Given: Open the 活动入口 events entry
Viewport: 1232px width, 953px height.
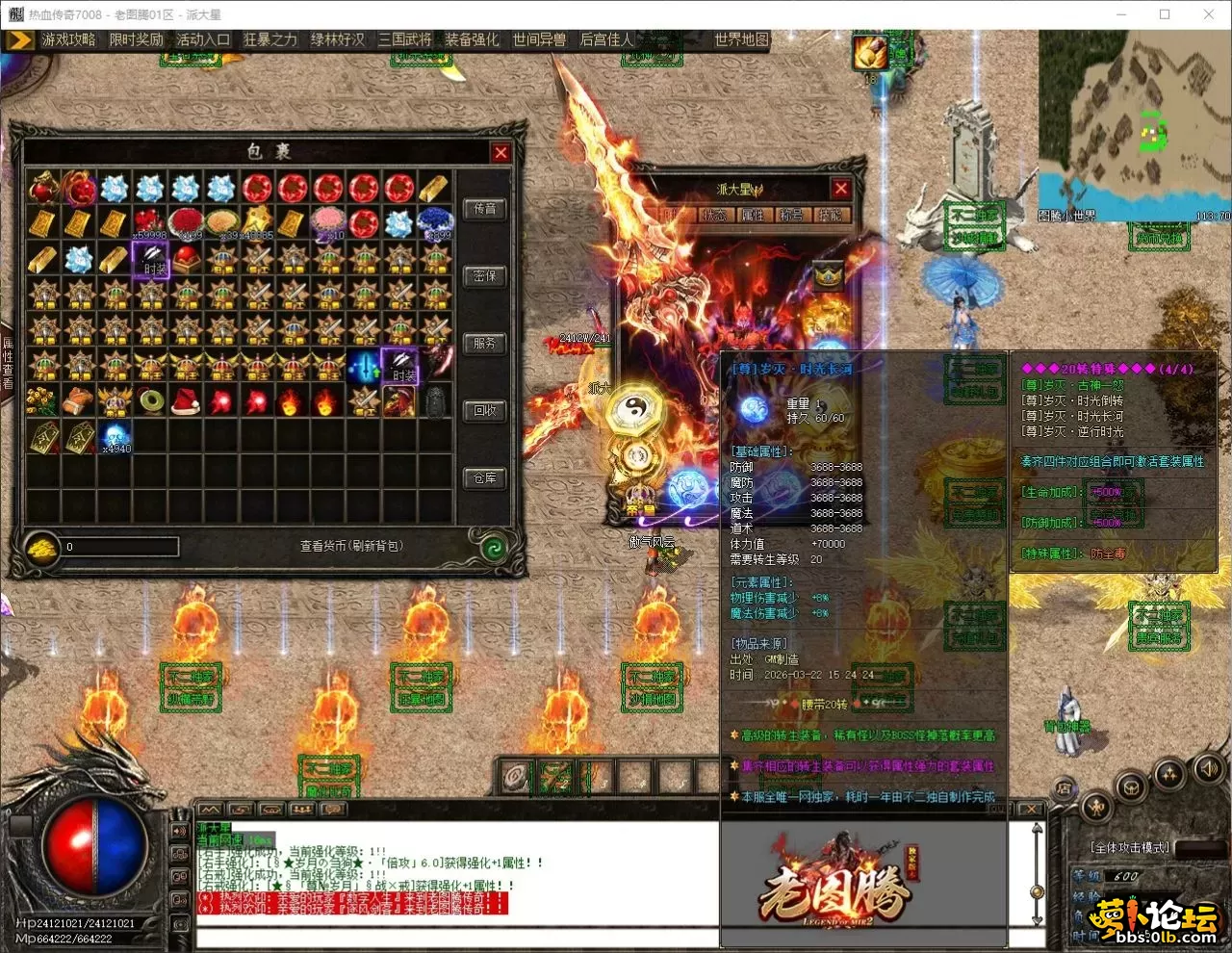Looking at the screenshot, I should [203, 39].
